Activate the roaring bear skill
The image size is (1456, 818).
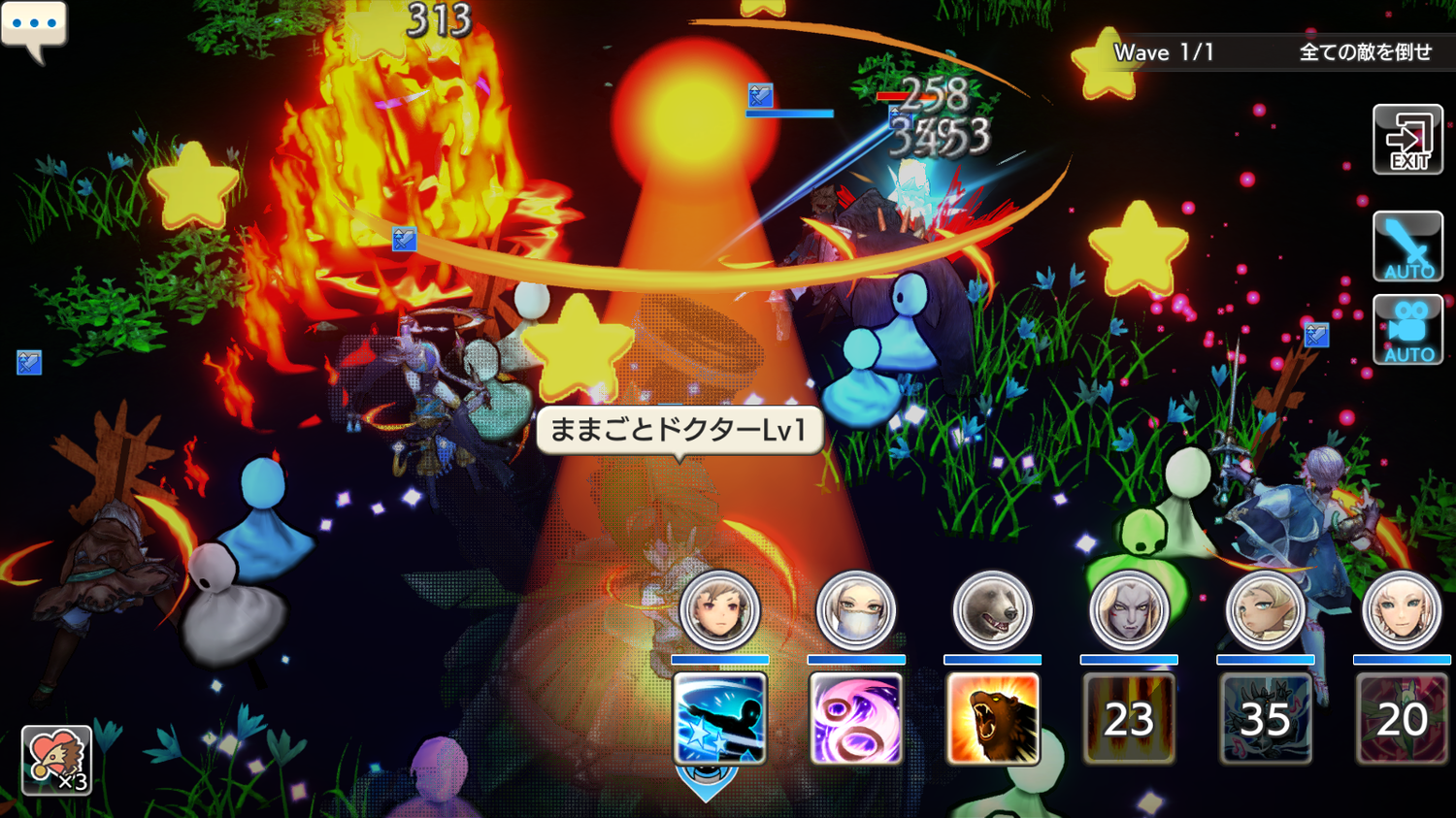[992, 719]
